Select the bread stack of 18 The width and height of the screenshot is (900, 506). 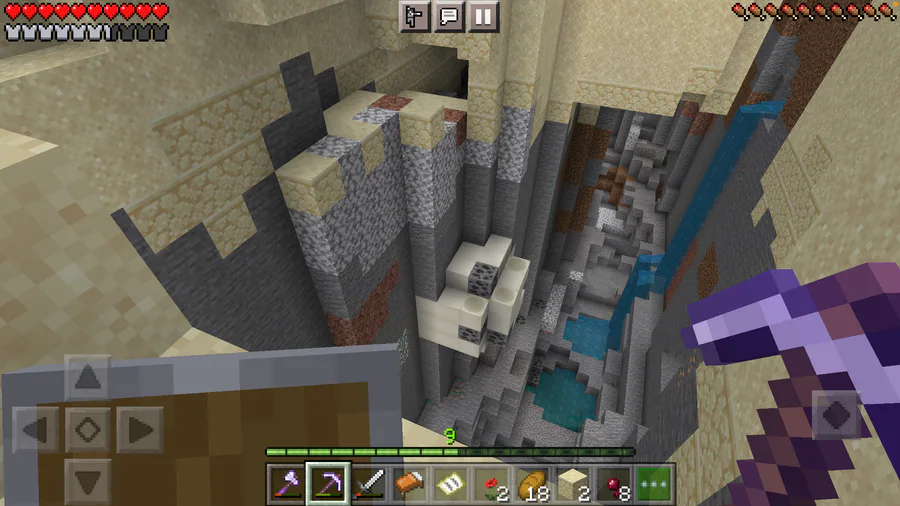point(533,483)
